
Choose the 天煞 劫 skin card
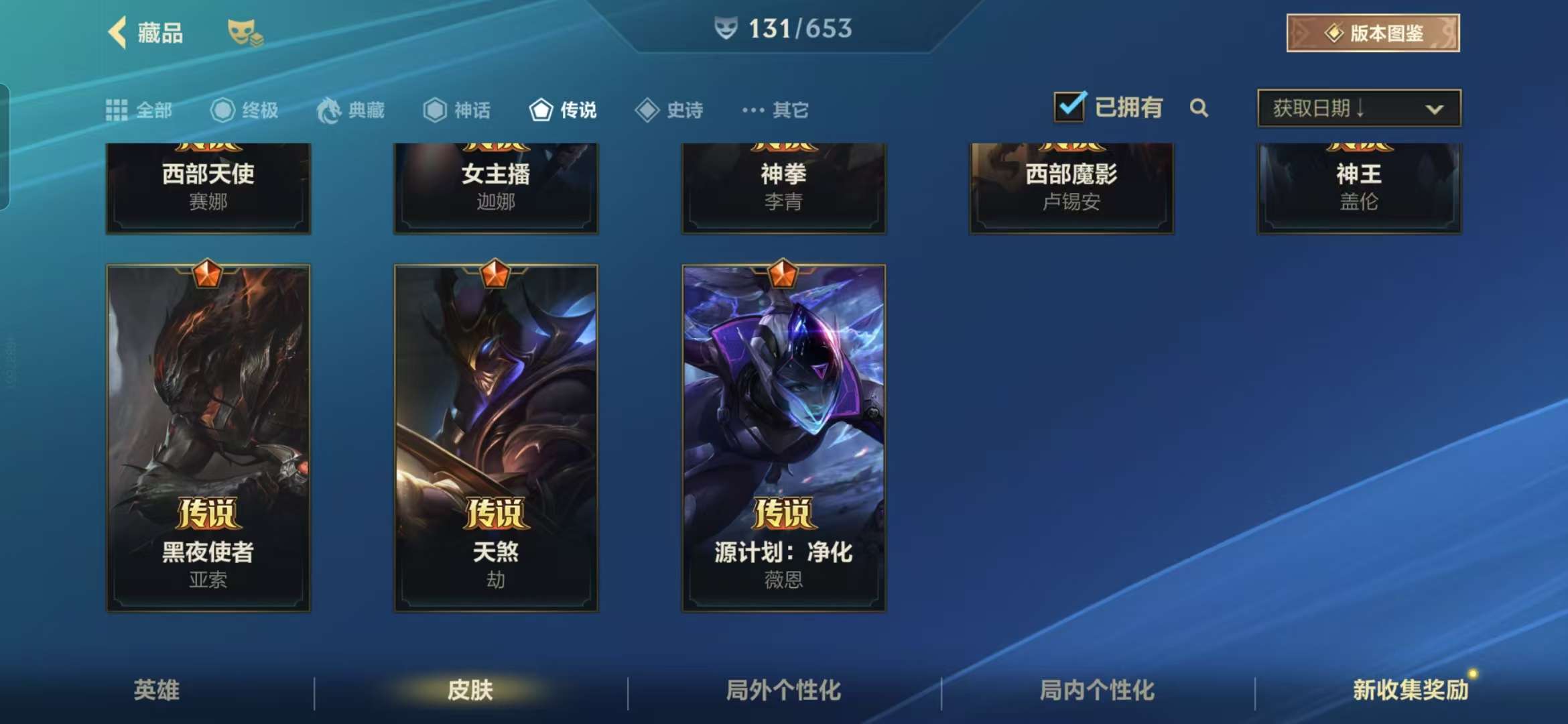496,437
